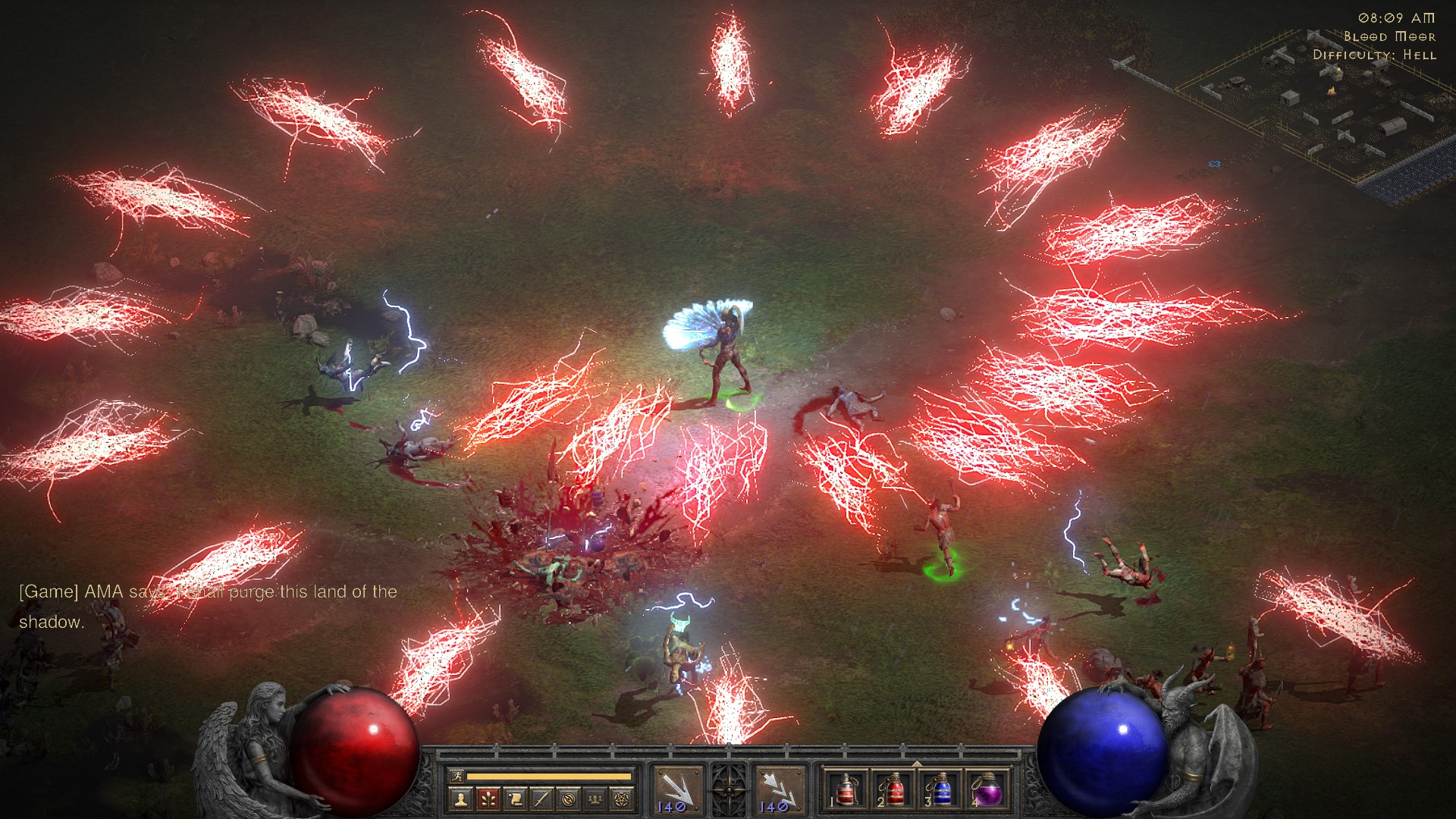
Task: Expand the belt with the arrow above potions
Action: [x=916, y=764]
